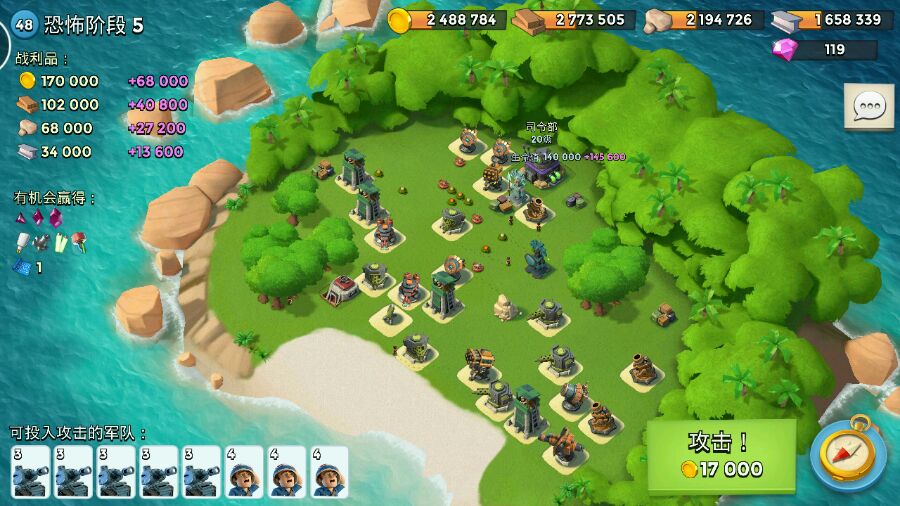The width and height of the screenshot is (900, 506).
Task: Open the diamond shop from the gem counter
Action: click(824, 49)
